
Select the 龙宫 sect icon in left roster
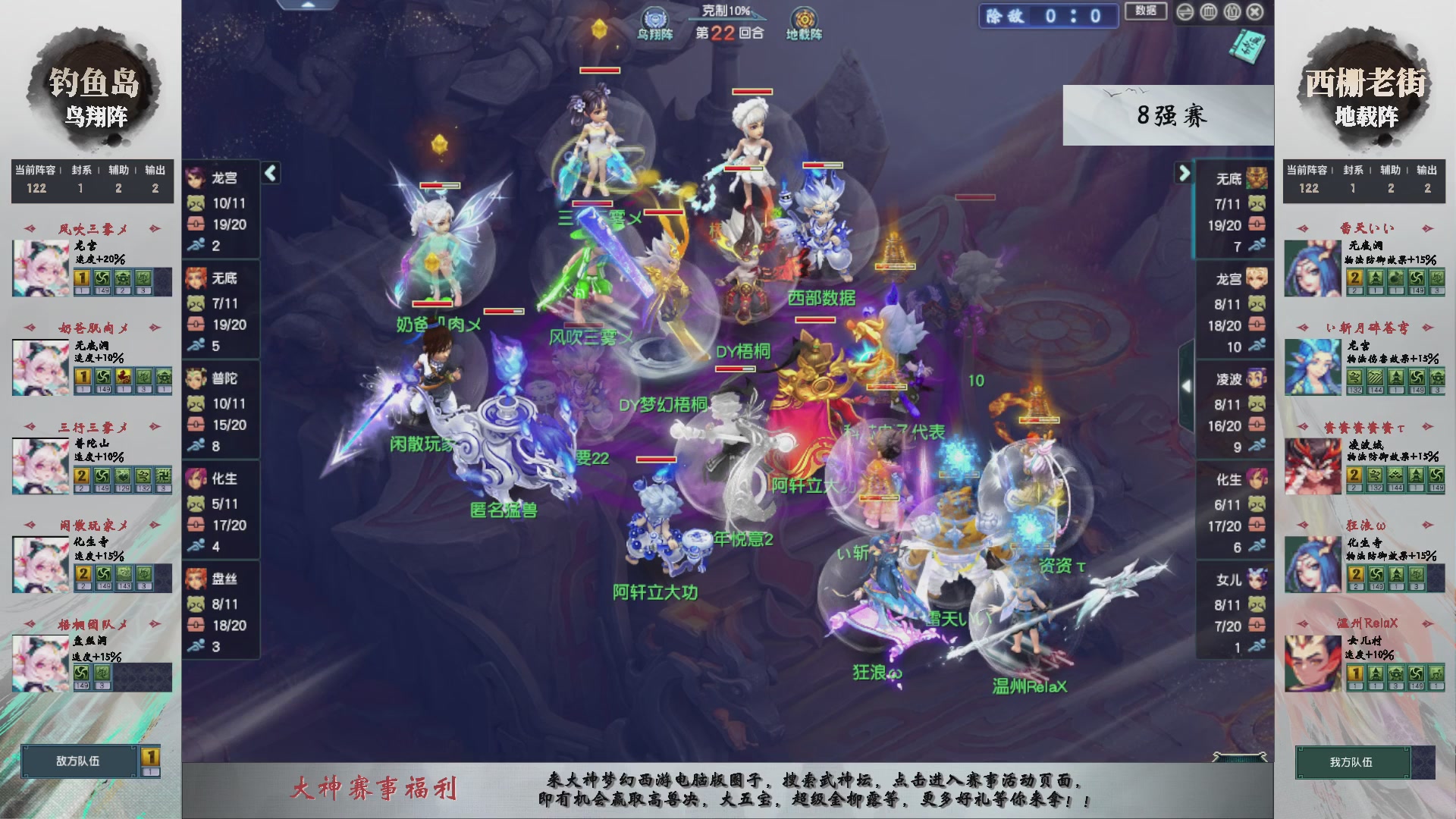tap(196, 177)
